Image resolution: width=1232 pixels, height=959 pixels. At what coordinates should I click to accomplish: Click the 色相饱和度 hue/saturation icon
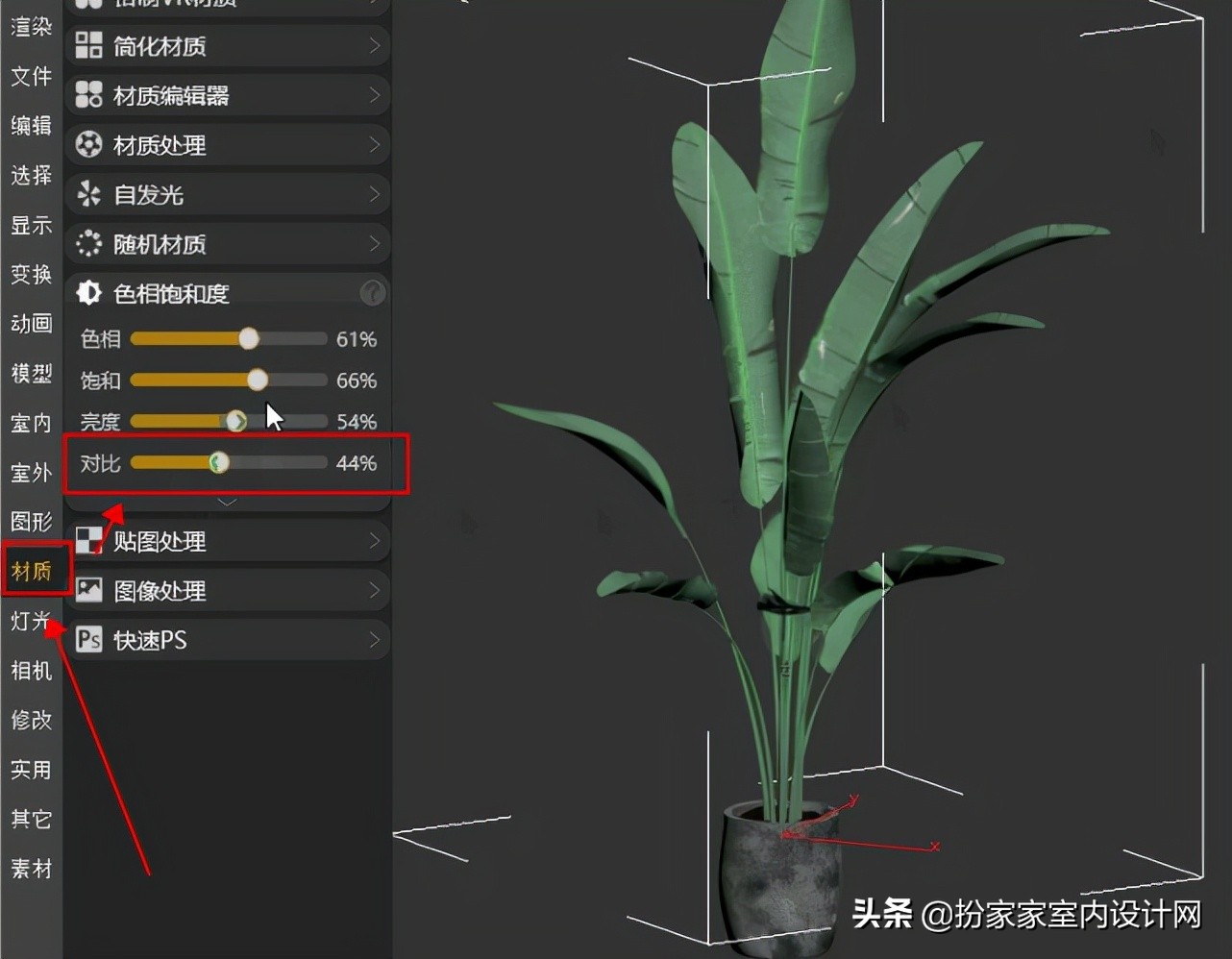(x=88, y=292)
